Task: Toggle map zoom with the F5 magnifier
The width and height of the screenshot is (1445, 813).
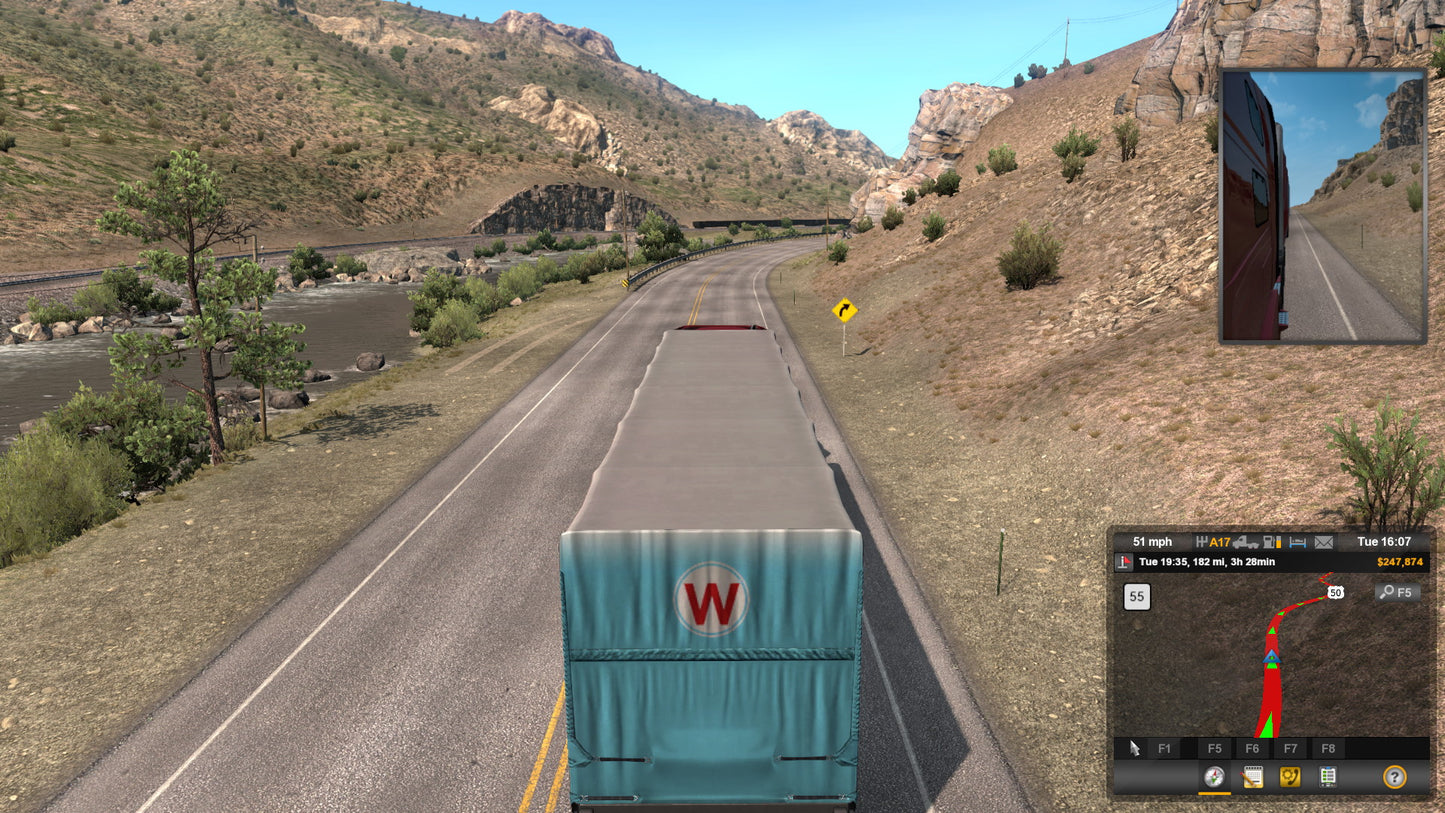Action: pyautogui.click(x=1395, y=593)
